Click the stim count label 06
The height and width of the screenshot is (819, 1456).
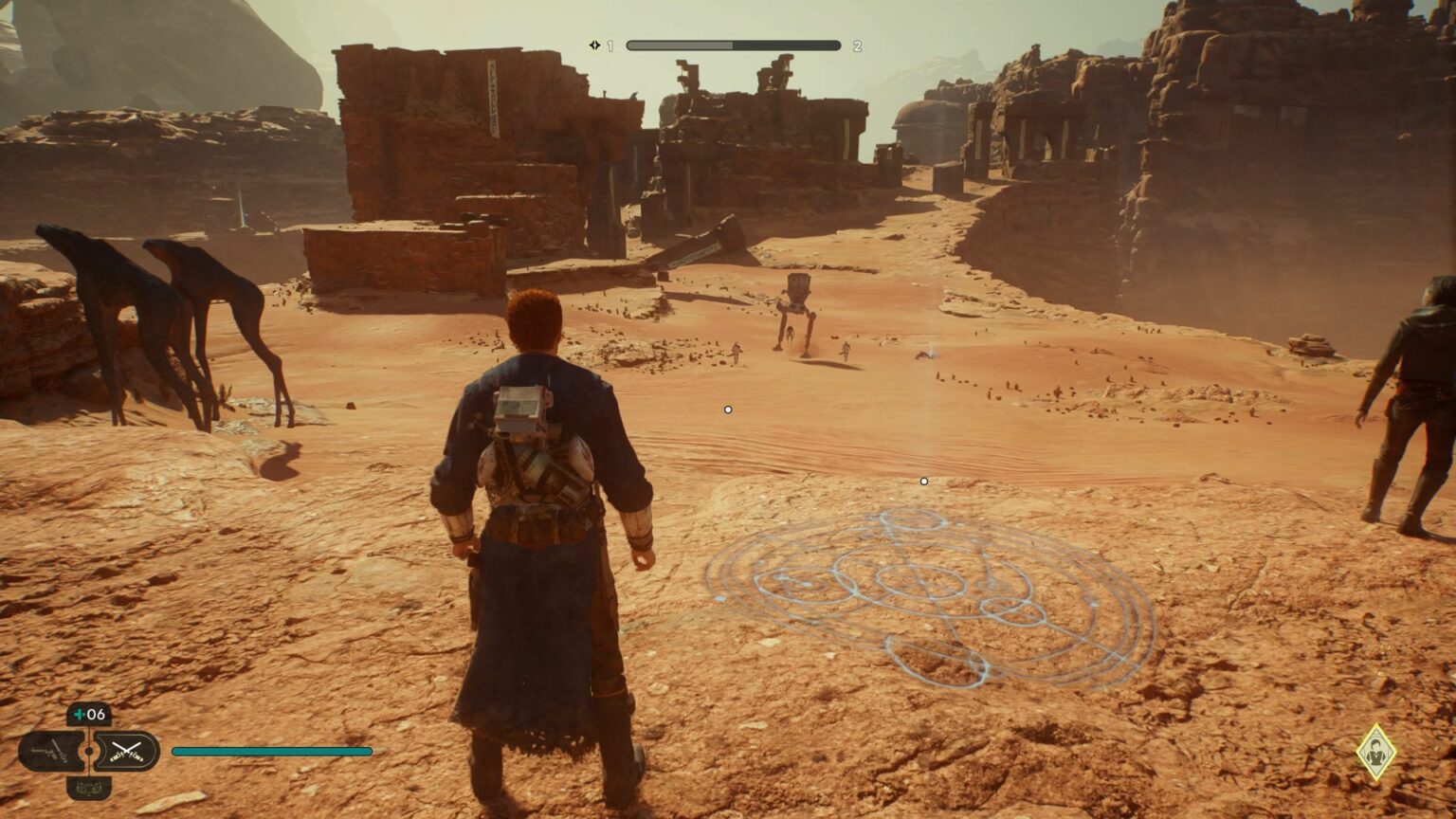click(x=95, y=713)
